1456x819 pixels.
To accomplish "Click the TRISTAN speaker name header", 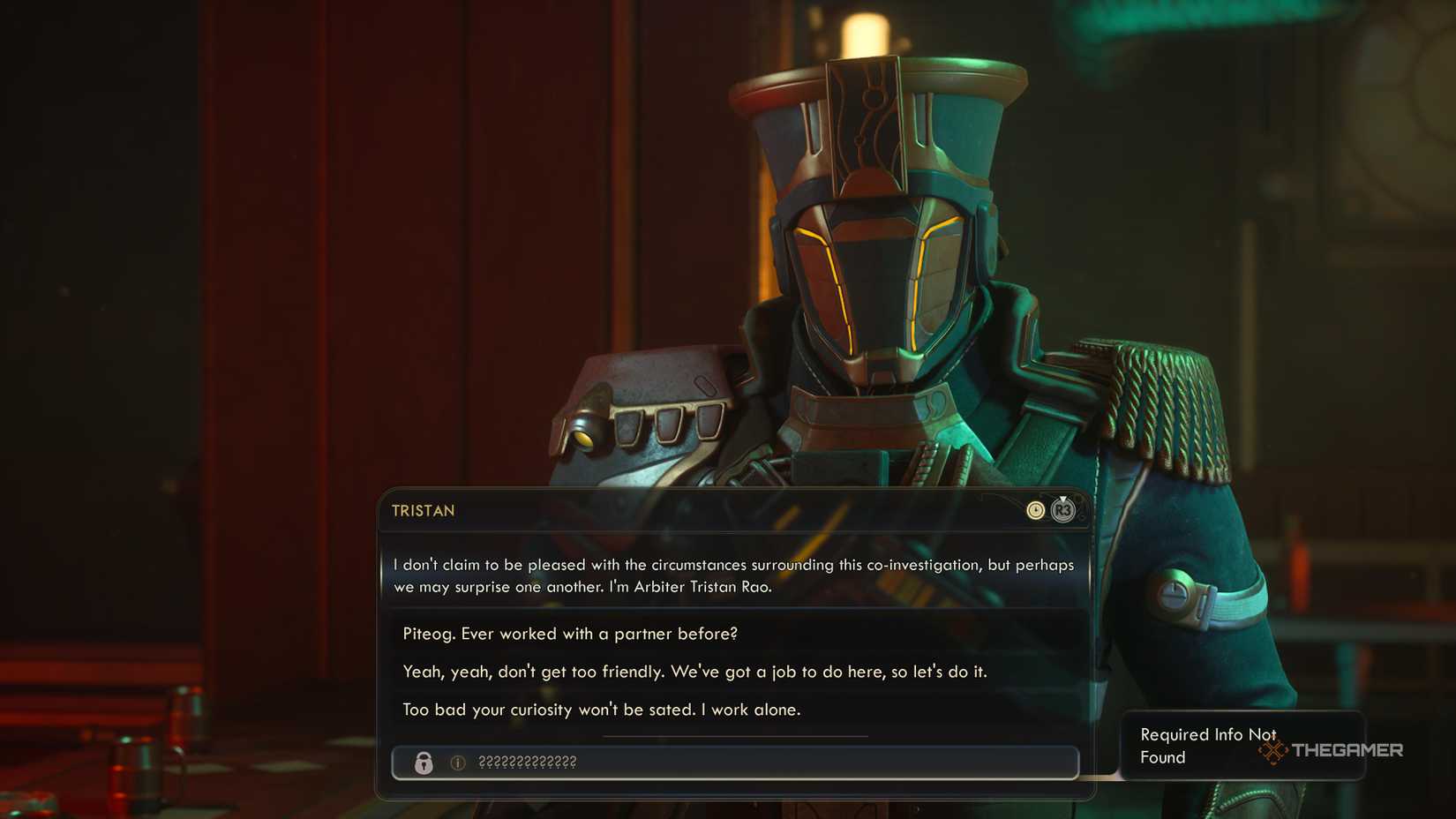I will click(x=421, y=510).
